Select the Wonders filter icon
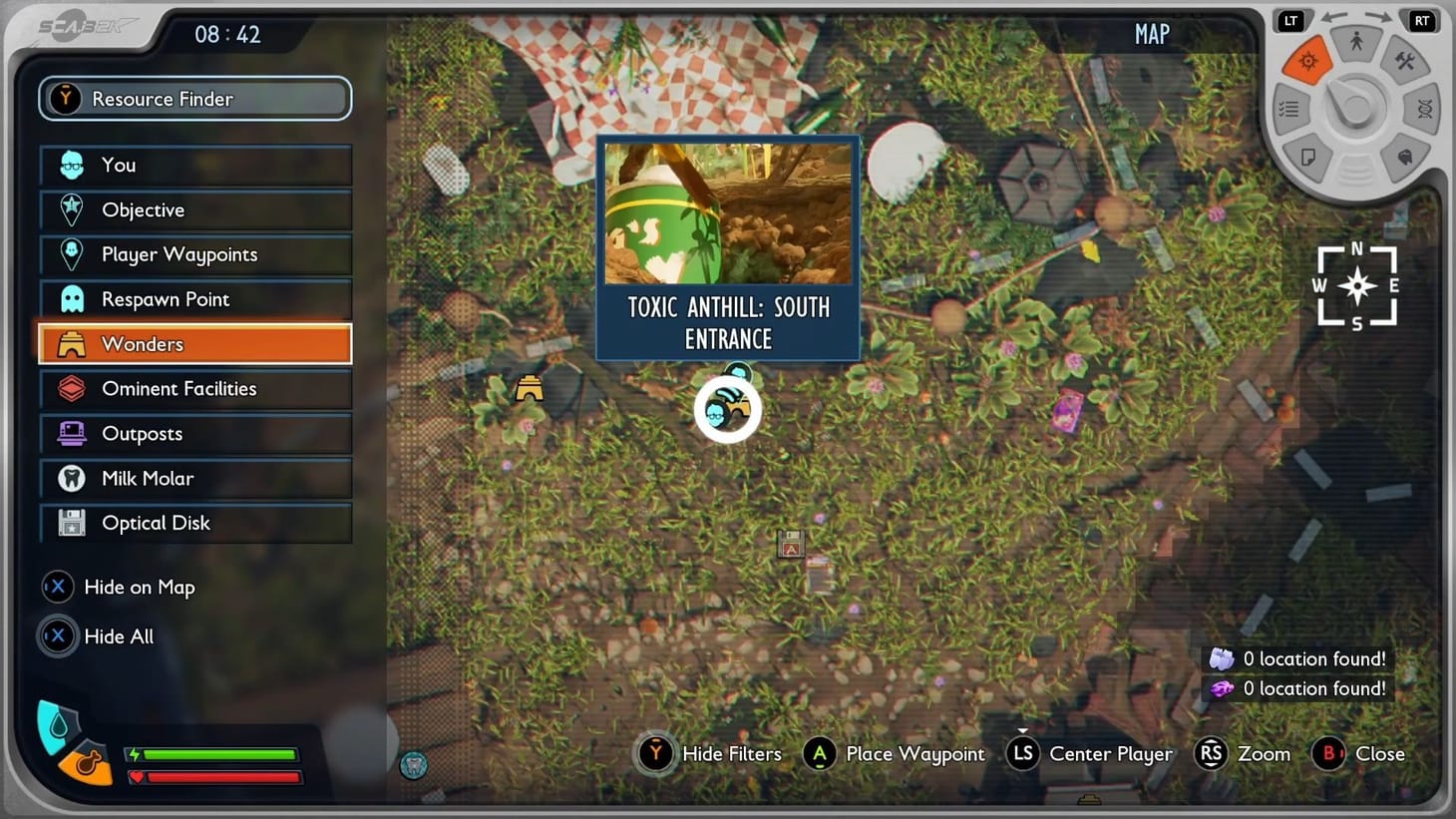This screenshot has height=819, width=1456. click(x=70, y=343)
